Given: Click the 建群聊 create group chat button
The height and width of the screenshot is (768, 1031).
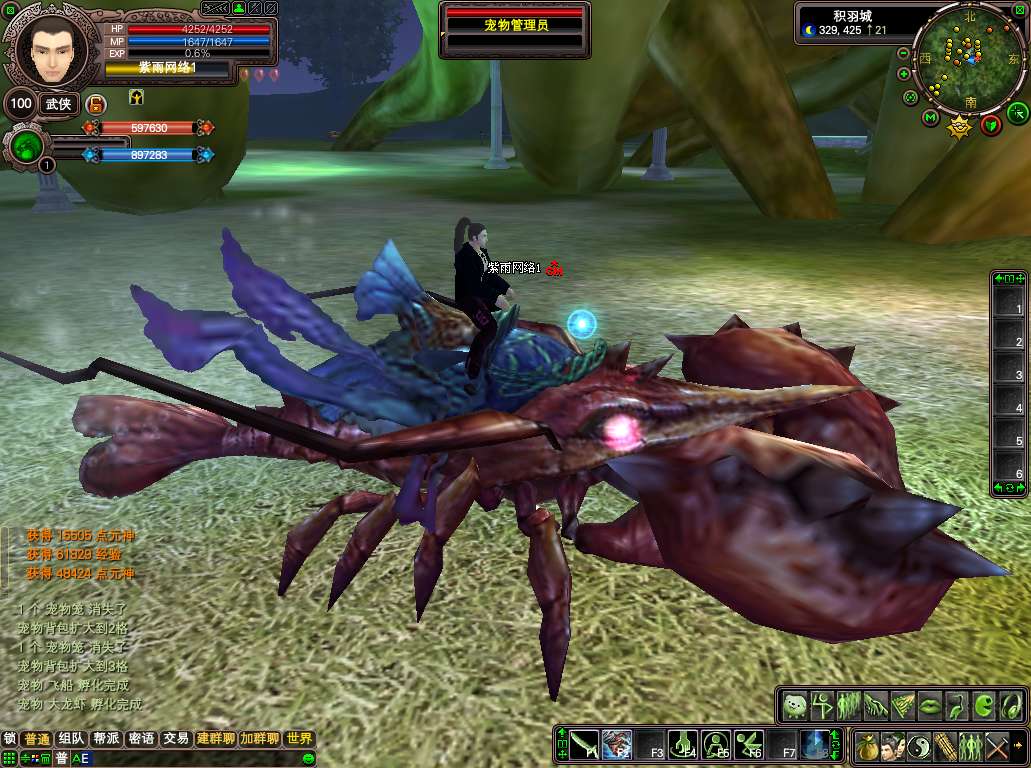Looking at the screenshot, I should tap(215, 739).
